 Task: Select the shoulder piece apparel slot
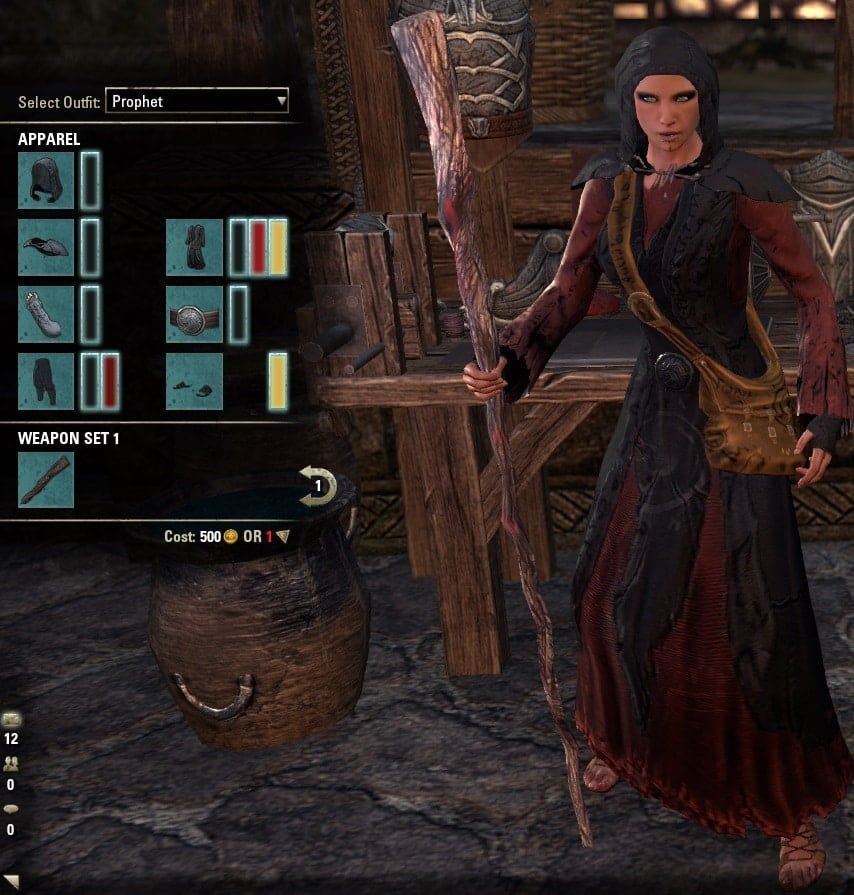46,247
